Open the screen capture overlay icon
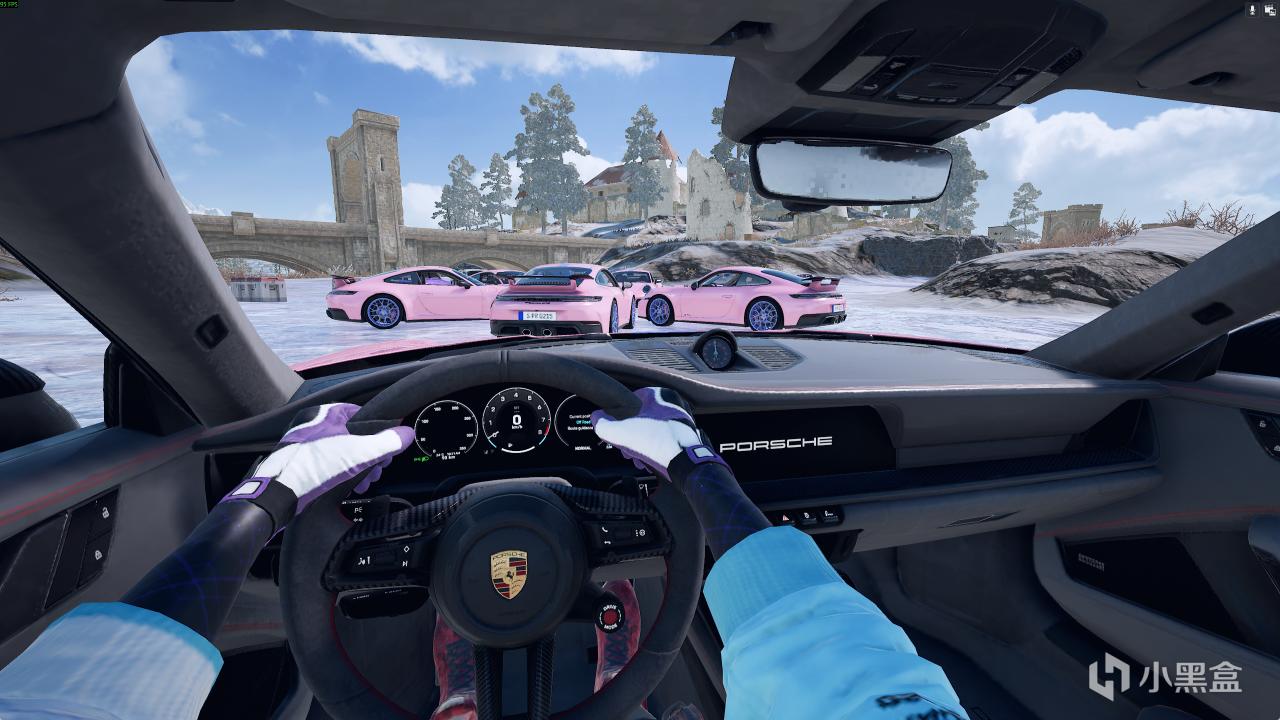1280x720 pixels. click(x=1270, y=10)
